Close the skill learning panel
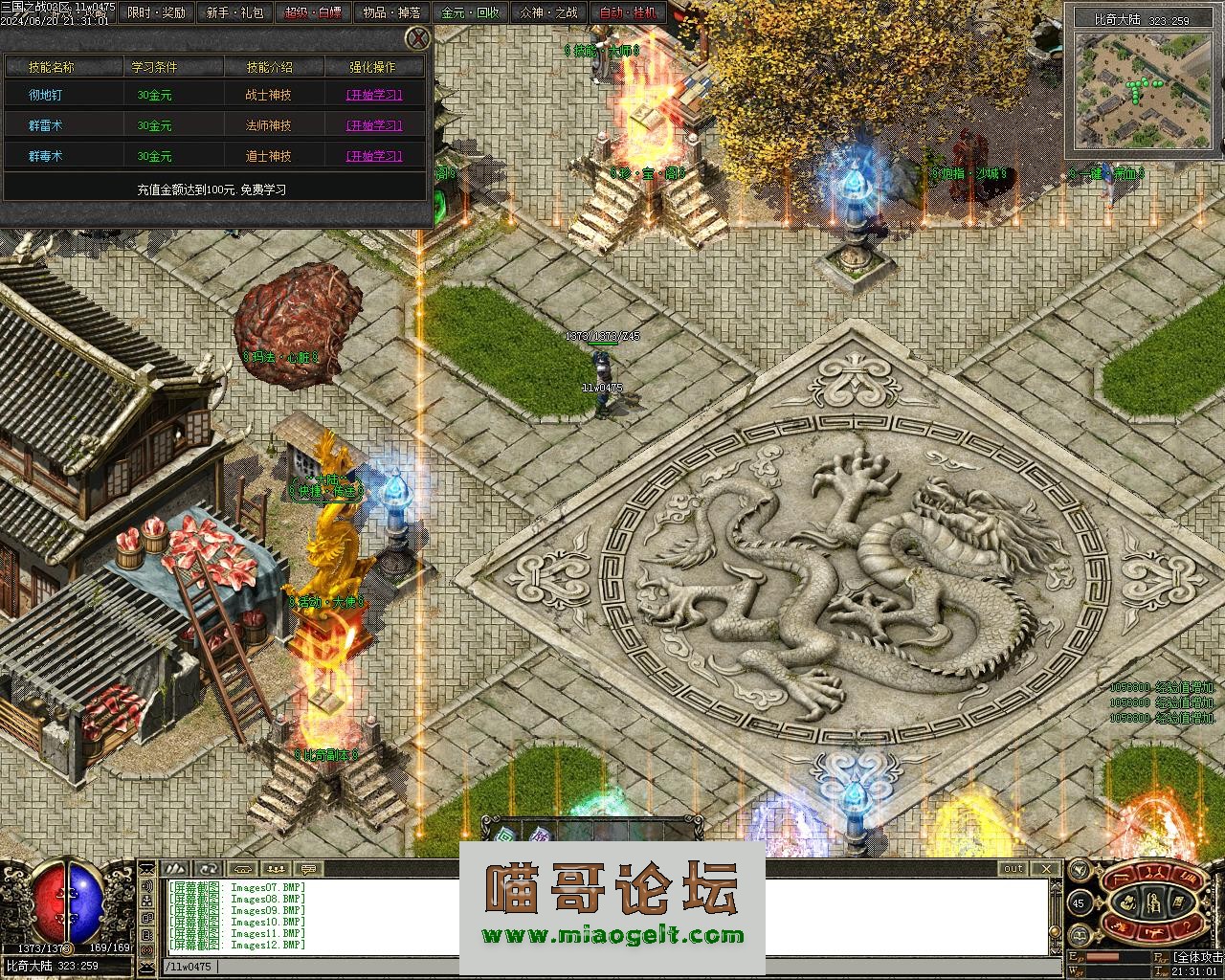 pos(417,38)
